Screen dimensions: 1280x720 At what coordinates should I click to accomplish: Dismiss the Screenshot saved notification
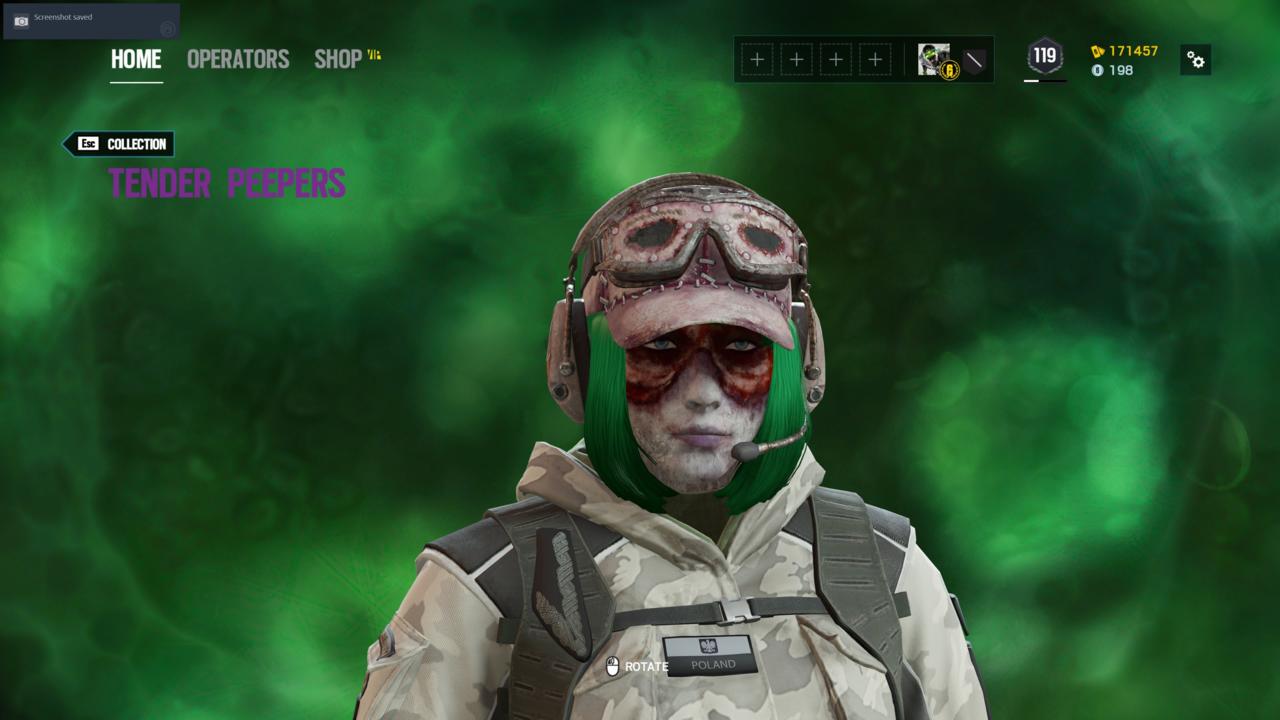tap(90, 22)
